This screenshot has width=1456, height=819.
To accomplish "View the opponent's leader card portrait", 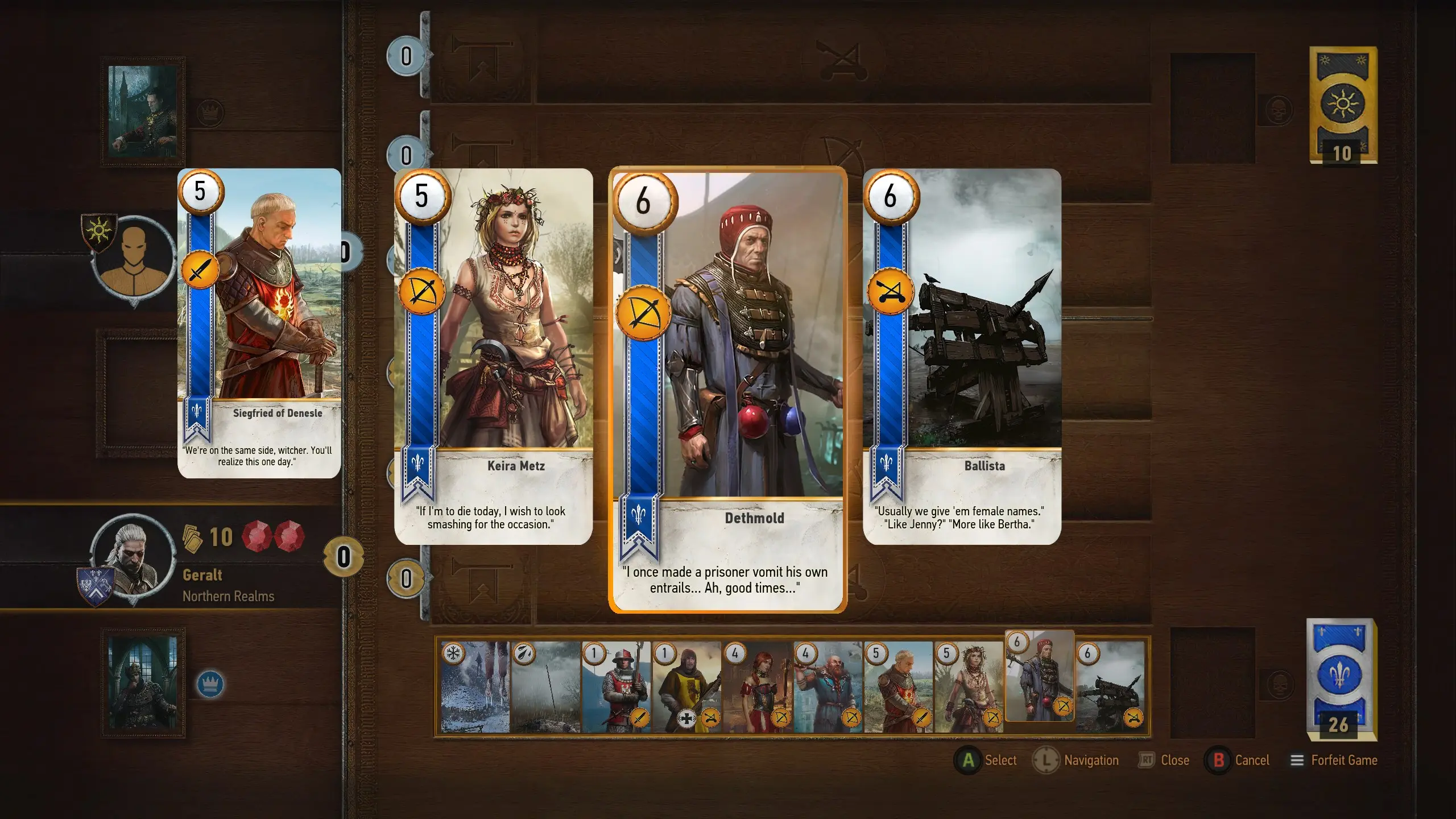I will [x=143, y=111].
